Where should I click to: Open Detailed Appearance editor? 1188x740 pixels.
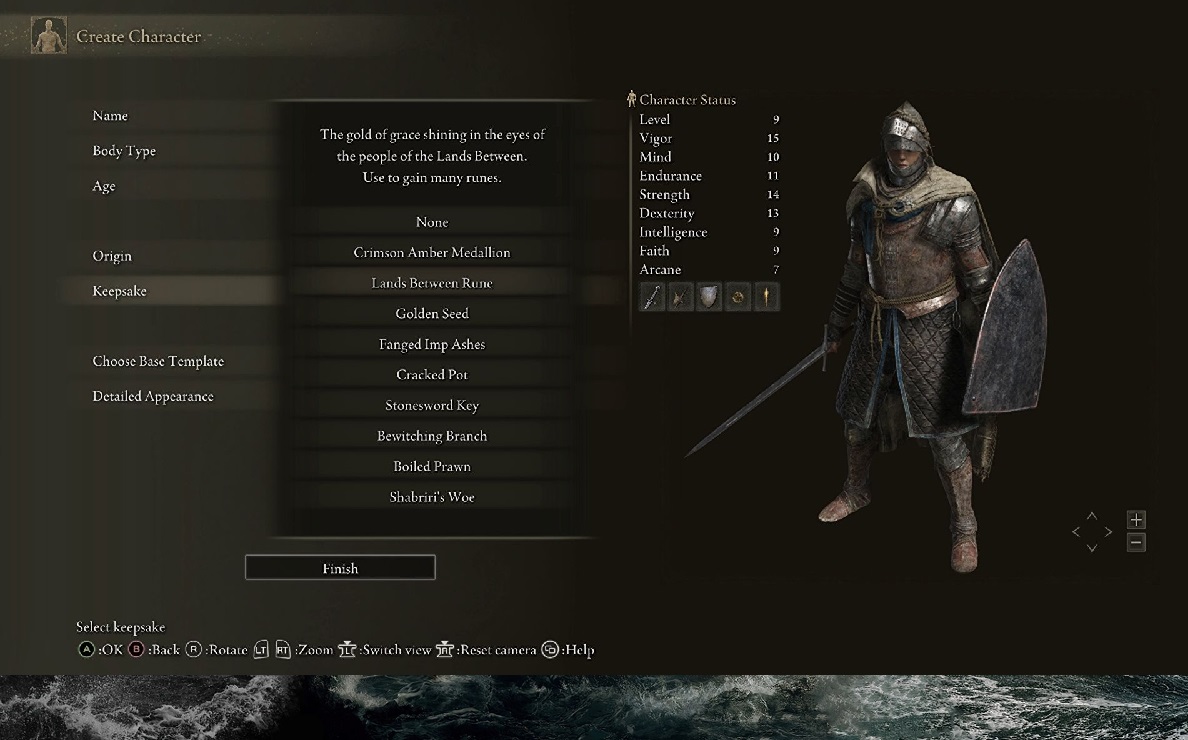coord(153,396)
